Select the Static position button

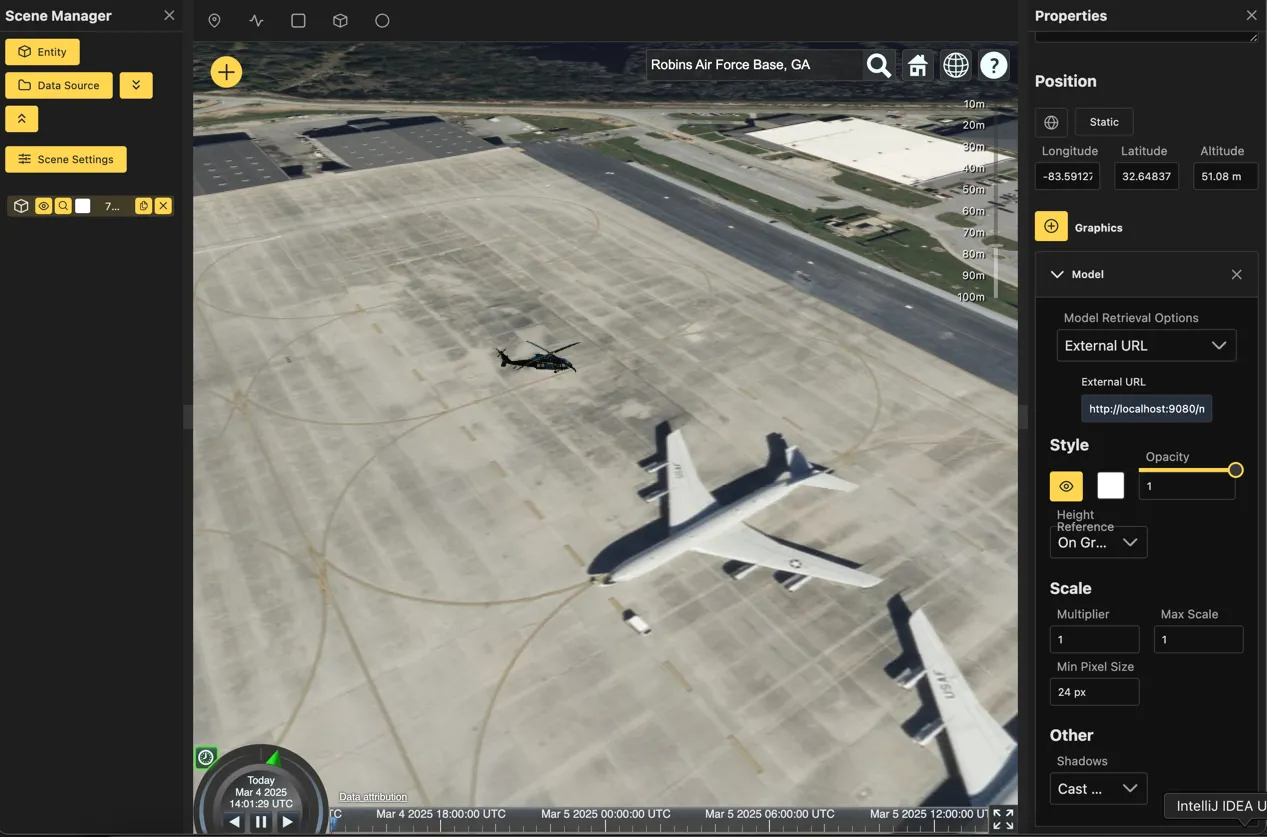[x=1104, y=122]
